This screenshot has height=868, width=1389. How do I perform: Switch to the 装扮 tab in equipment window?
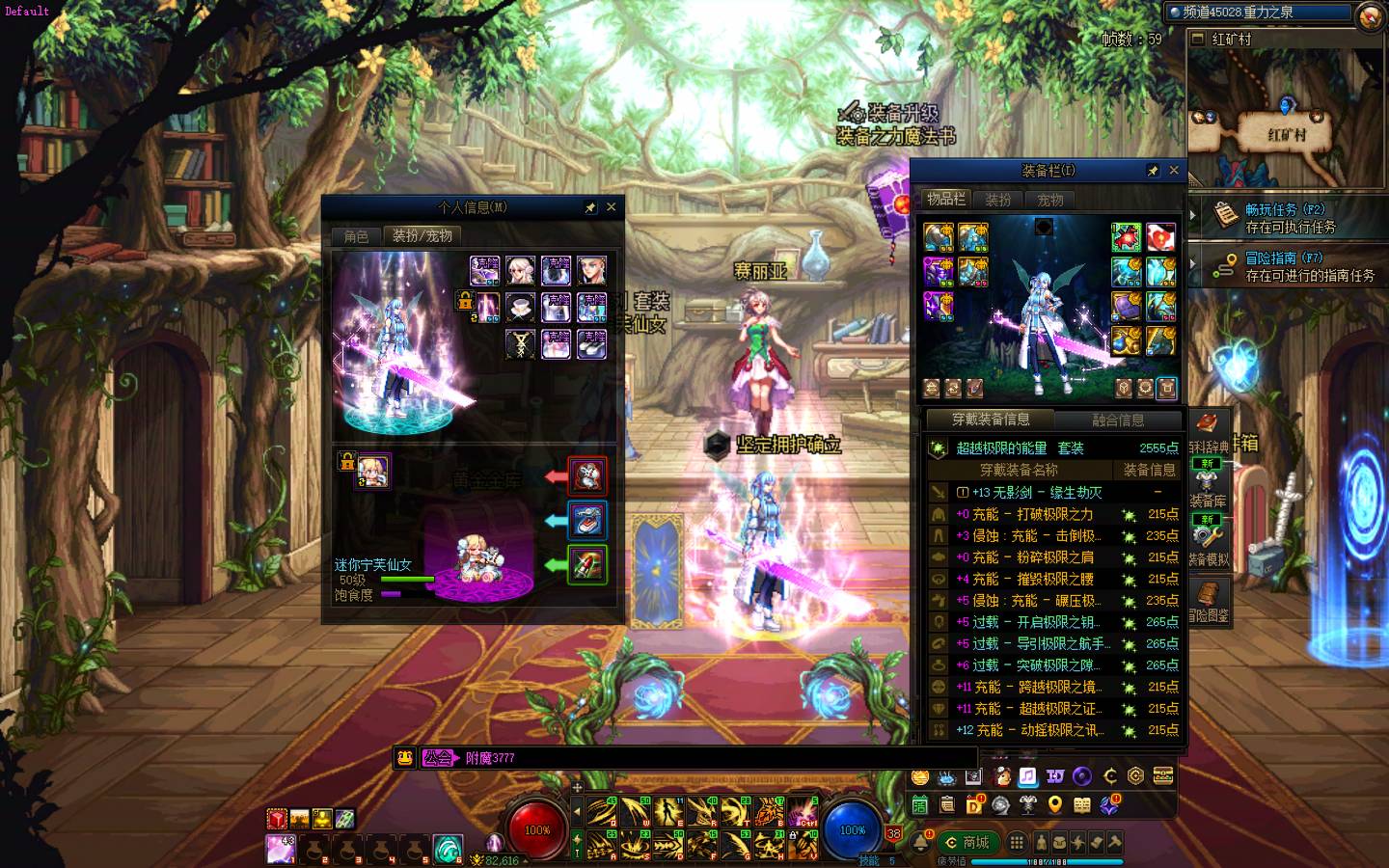998,200
